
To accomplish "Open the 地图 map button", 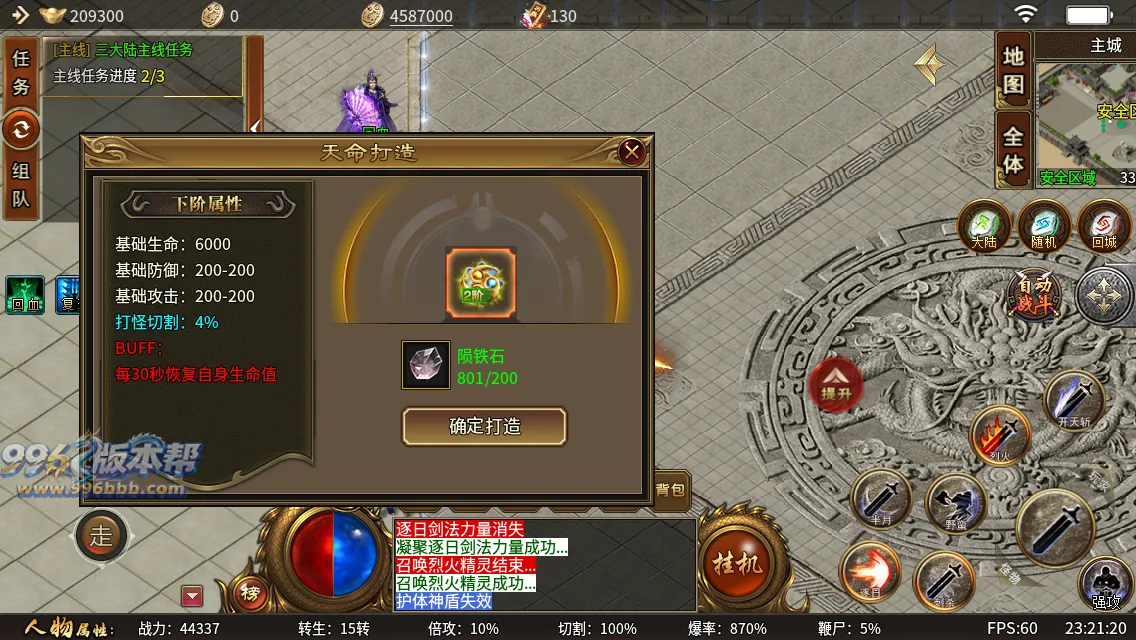I will pyautogui.click(x=1014, y=70).
